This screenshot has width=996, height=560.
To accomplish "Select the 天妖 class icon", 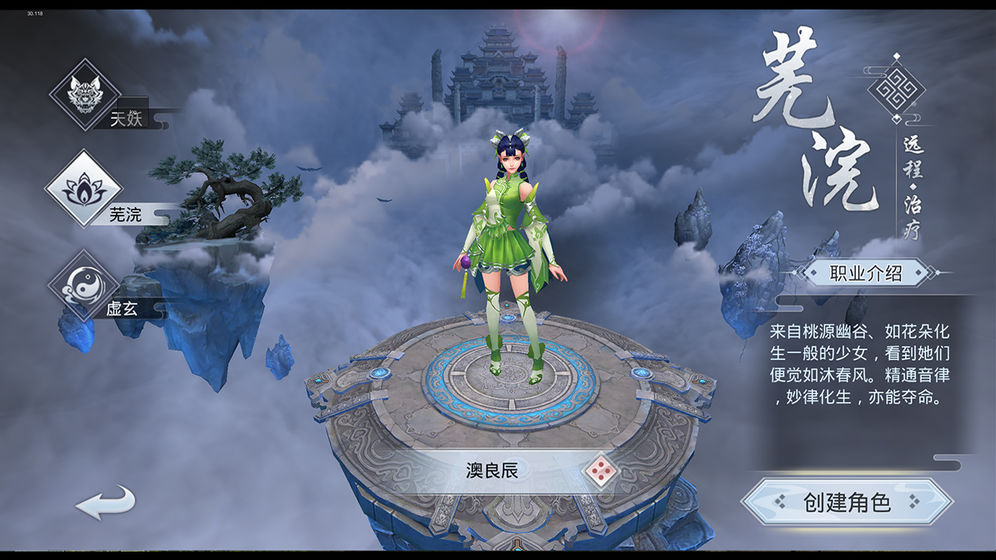I will coord(85,95).
